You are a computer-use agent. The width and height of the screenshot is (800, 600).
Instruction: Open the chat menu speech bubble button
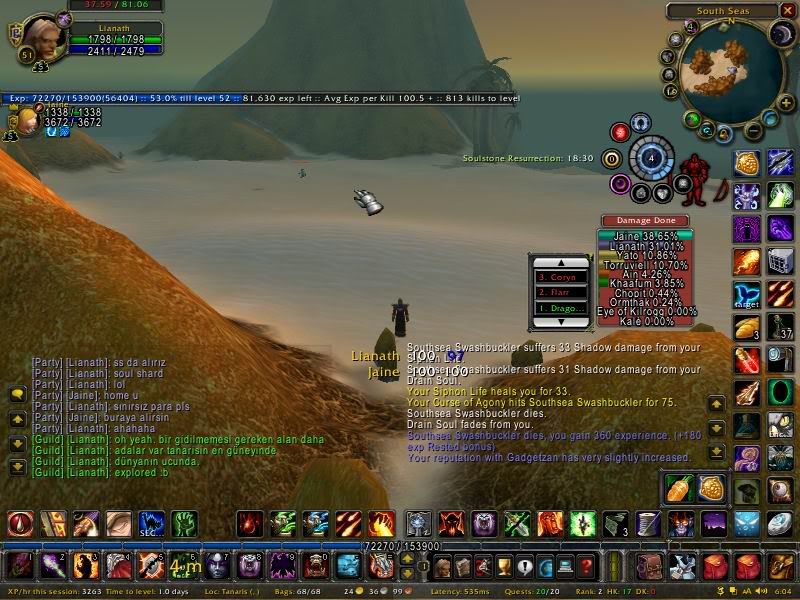point(17,394)
